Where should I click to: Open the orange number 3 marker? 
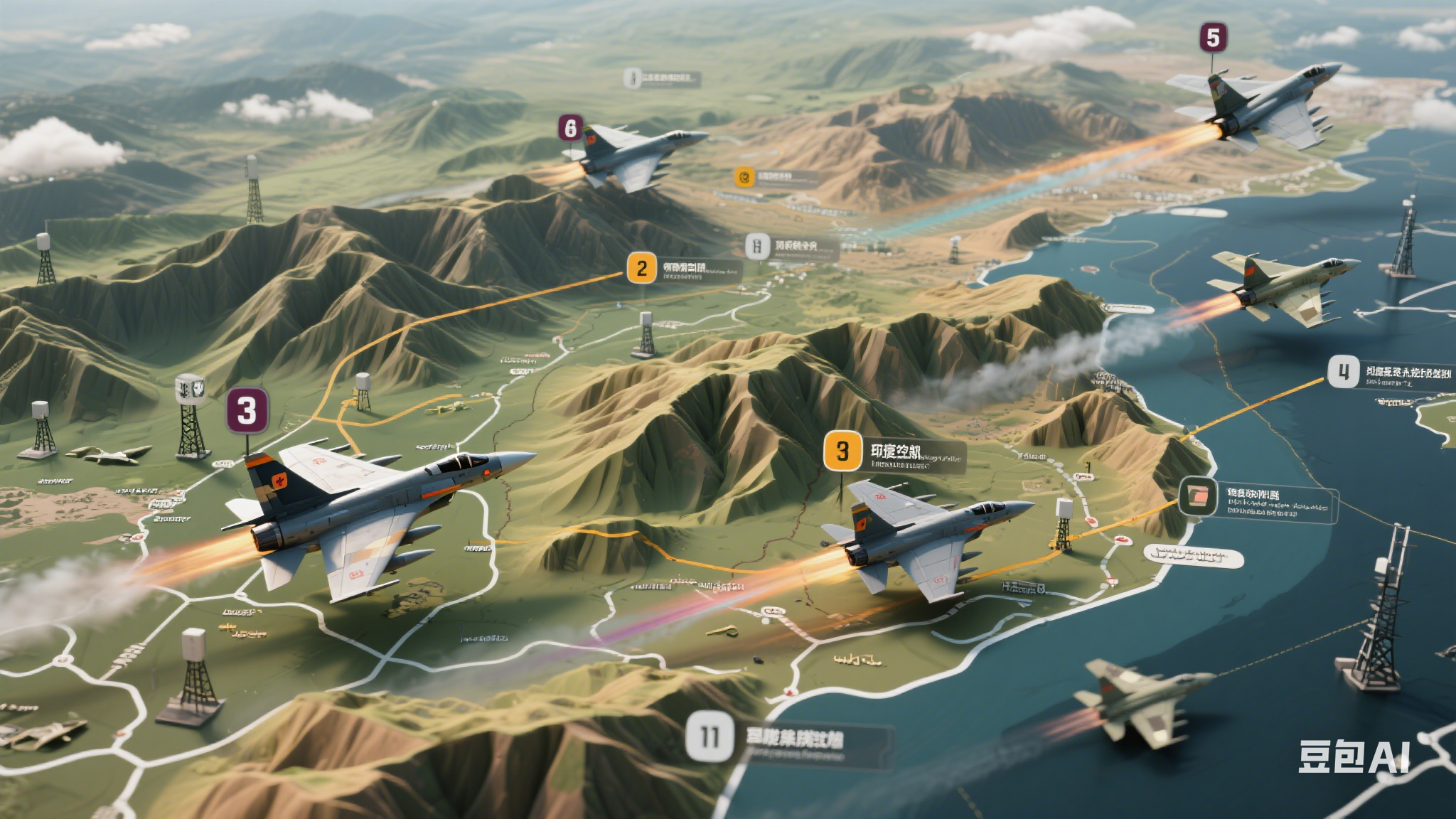842,451
